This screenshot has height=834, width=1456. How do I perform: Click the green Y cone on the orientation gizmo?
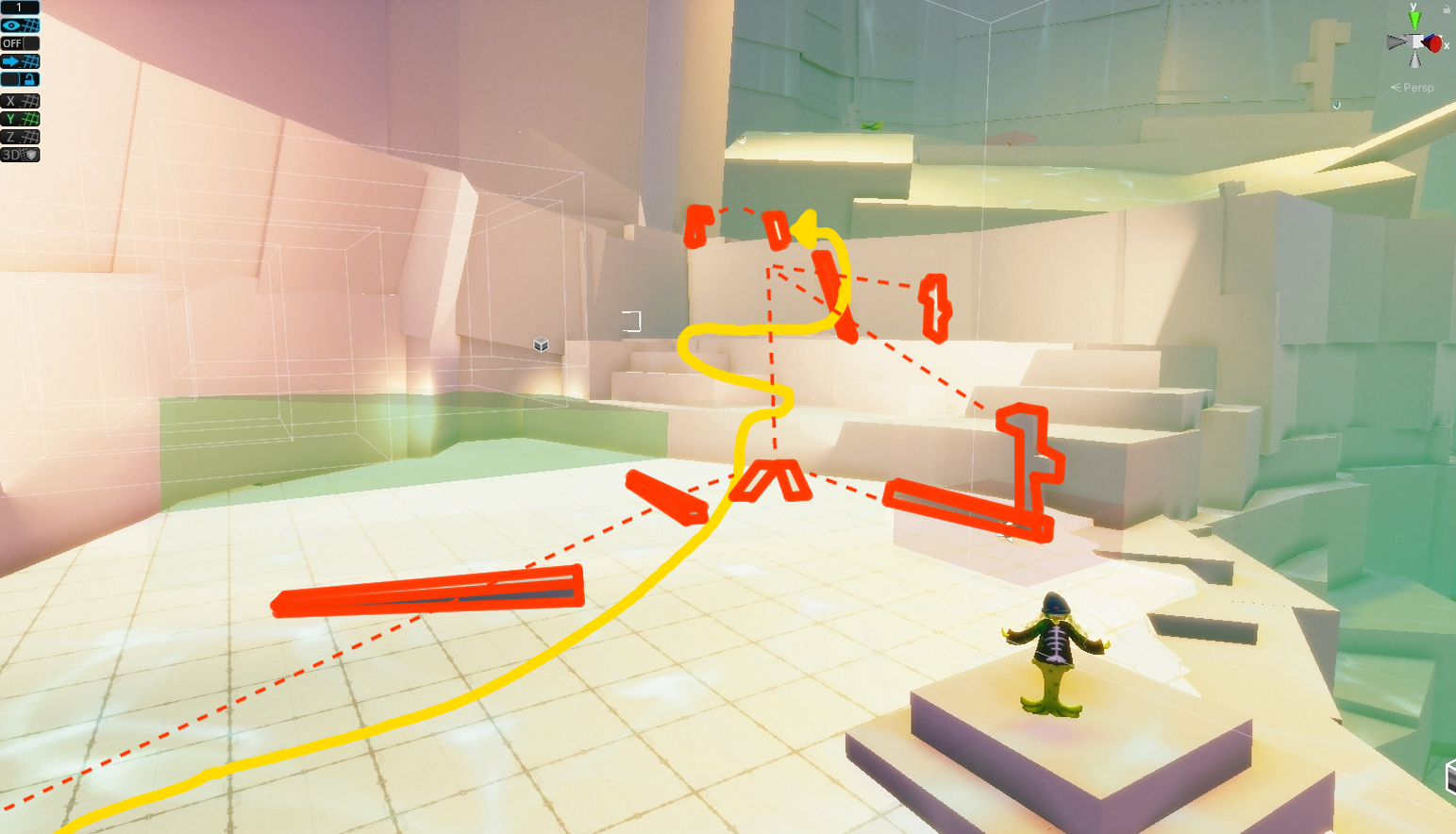[1414, 19]
